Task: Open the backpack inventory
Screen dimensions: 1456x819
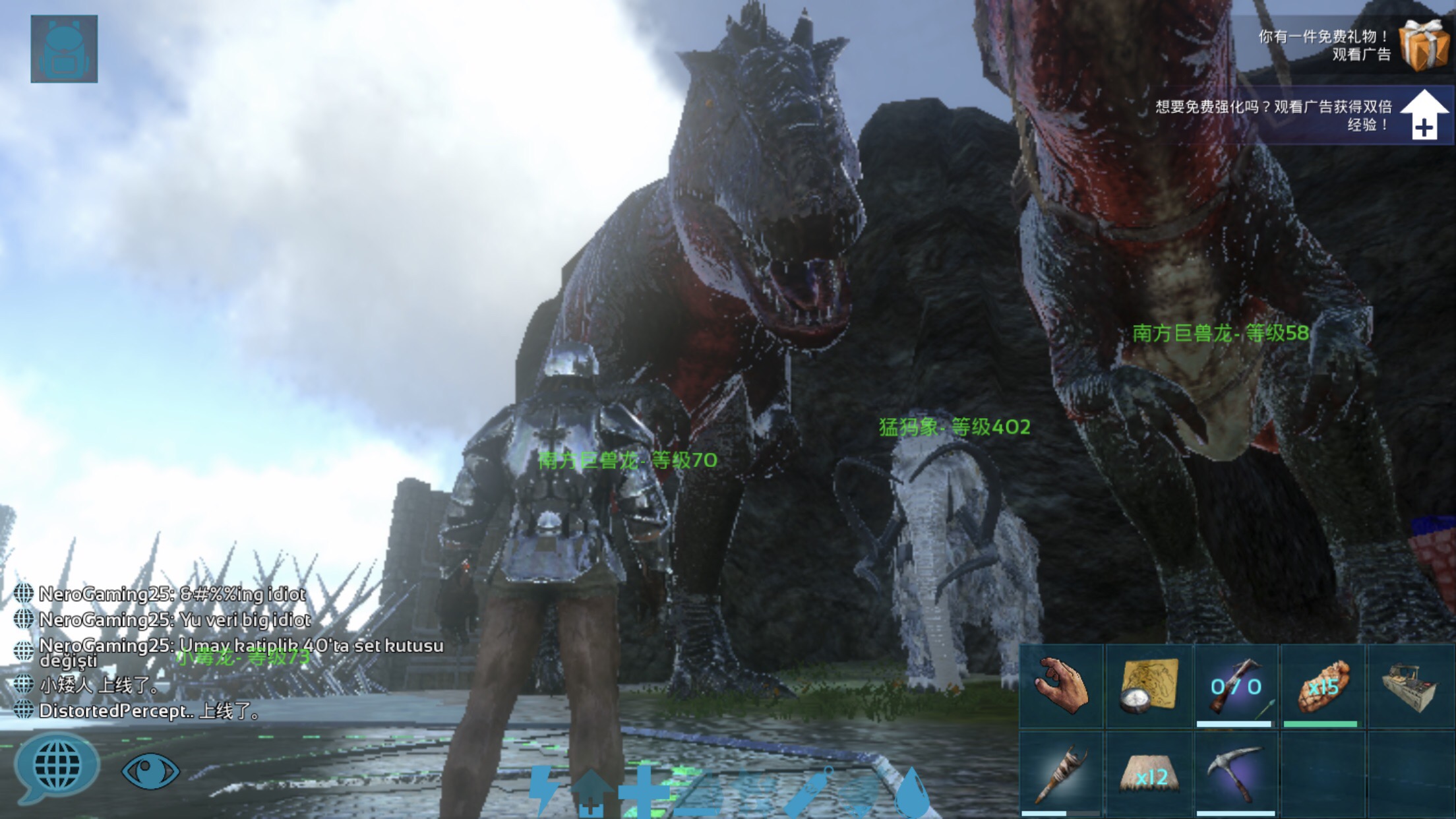Action: click(64, 49)
